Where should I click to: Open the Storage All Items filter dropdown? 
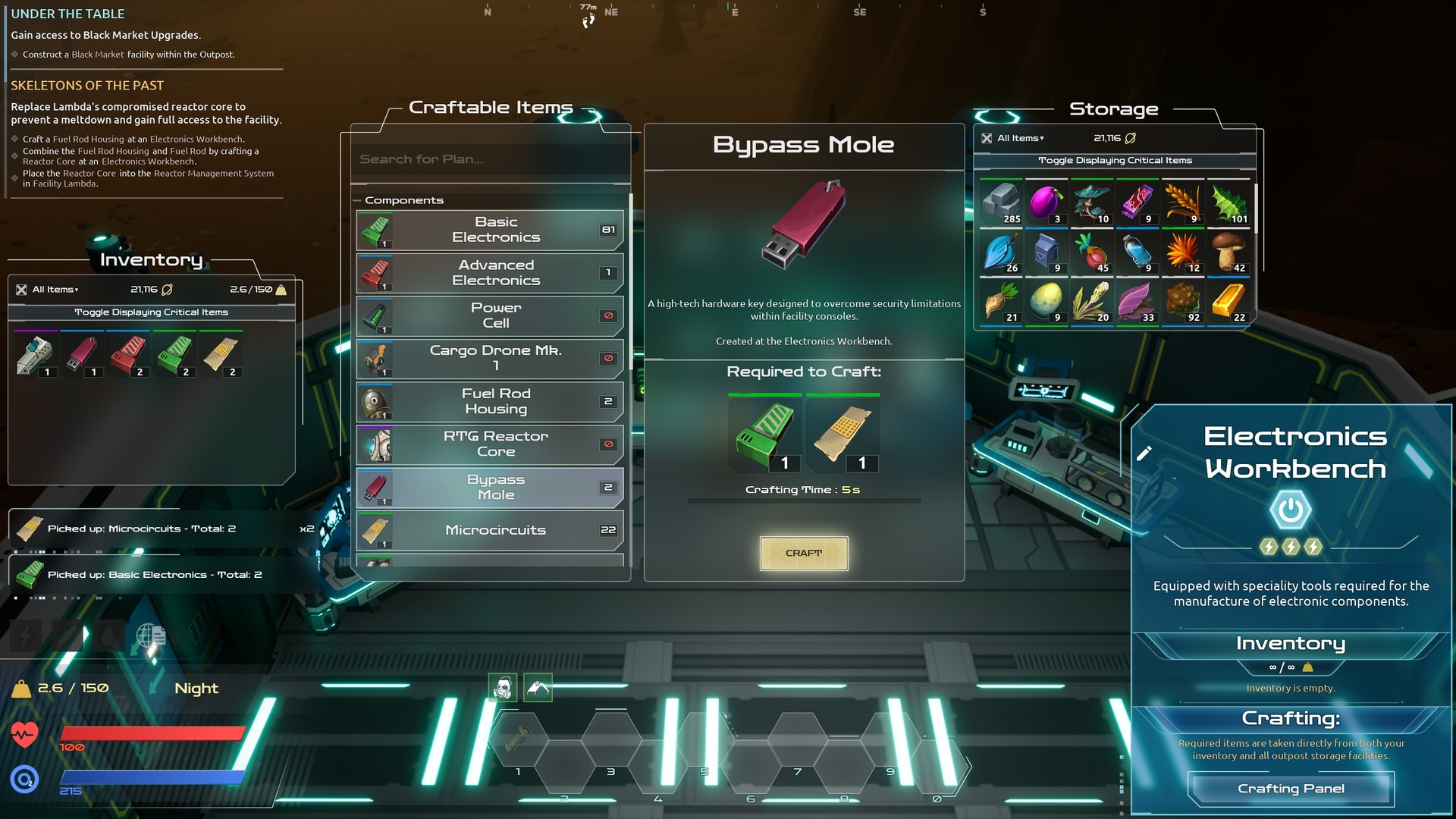pyautogui.click(x=1020, y=138)
